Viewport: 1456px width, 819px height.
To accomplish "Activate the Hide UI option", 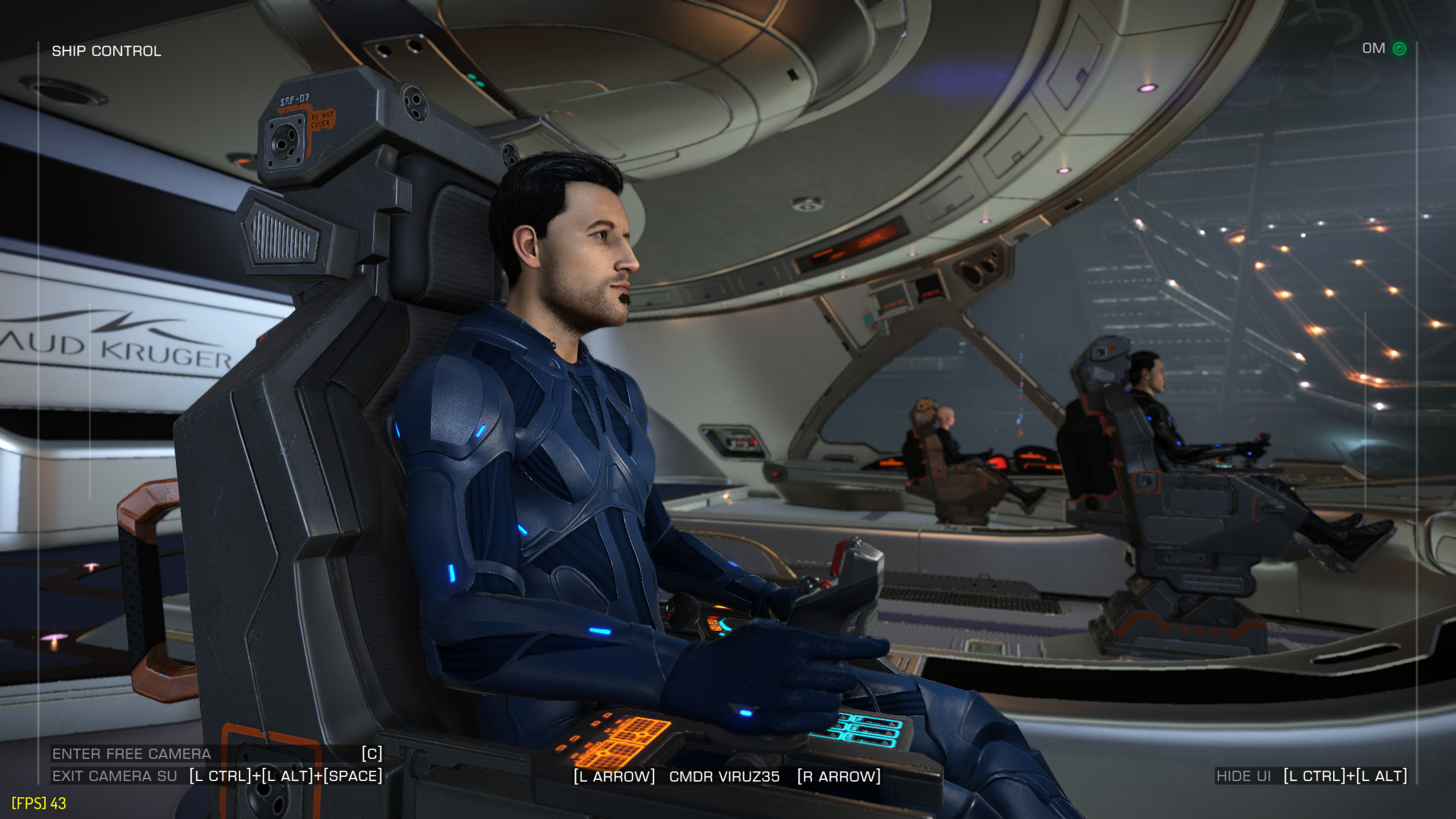I will [x=1243, y=776].
